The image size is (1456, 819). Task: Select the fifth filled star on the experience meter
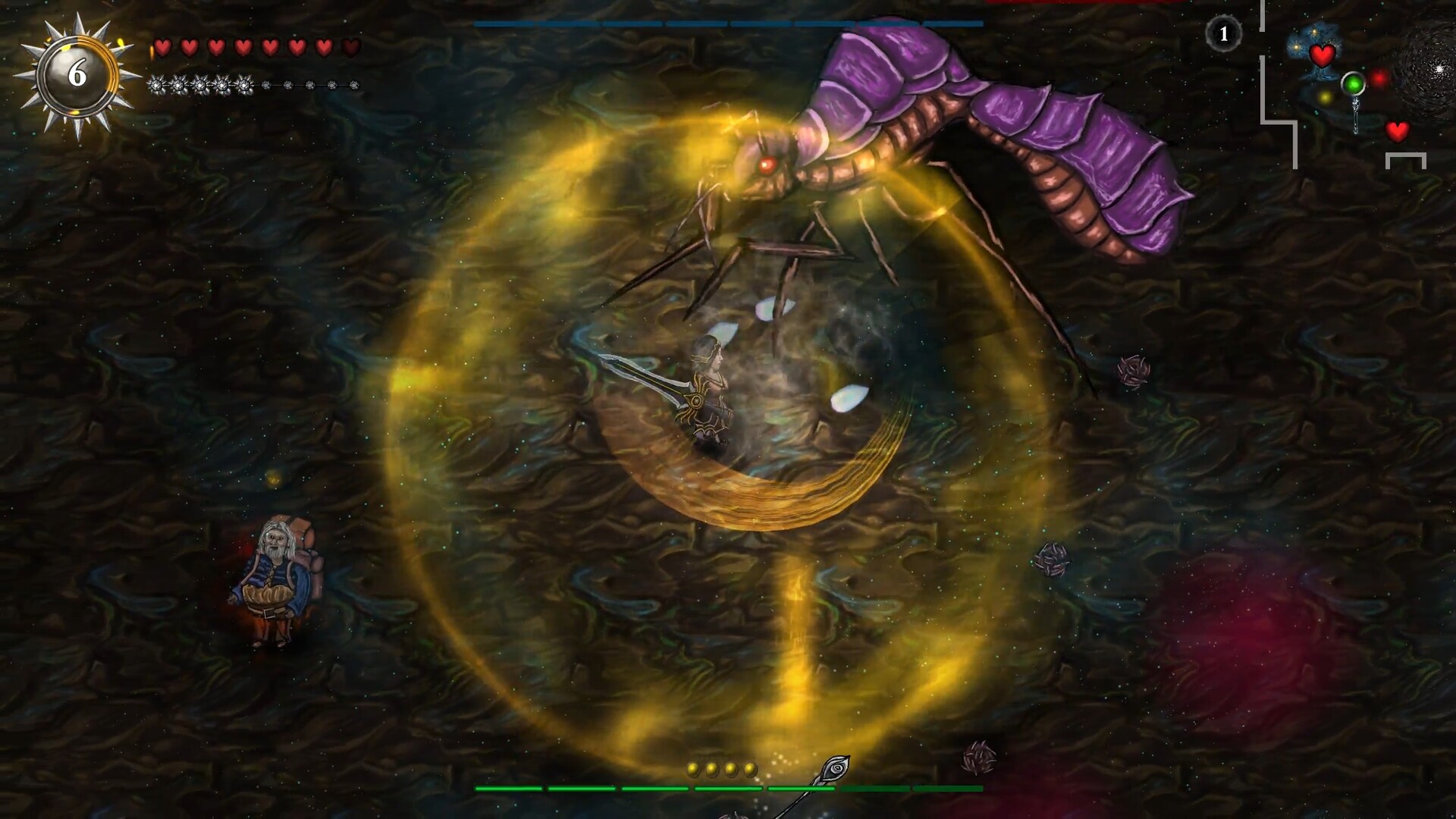click(x=244, y=85)
